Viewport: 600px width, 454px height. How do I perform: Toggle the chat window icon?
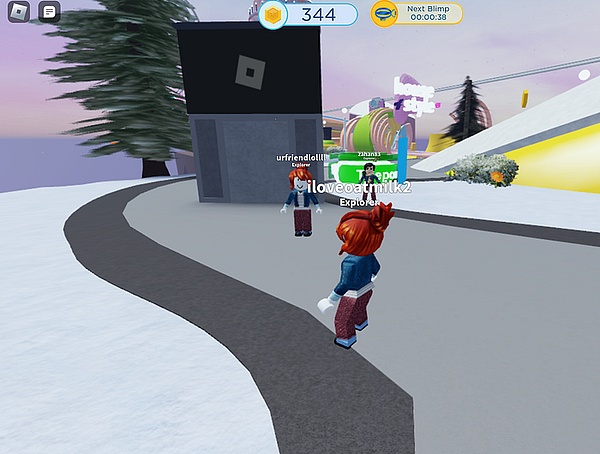pyautogui.click(x=49, y=13)
